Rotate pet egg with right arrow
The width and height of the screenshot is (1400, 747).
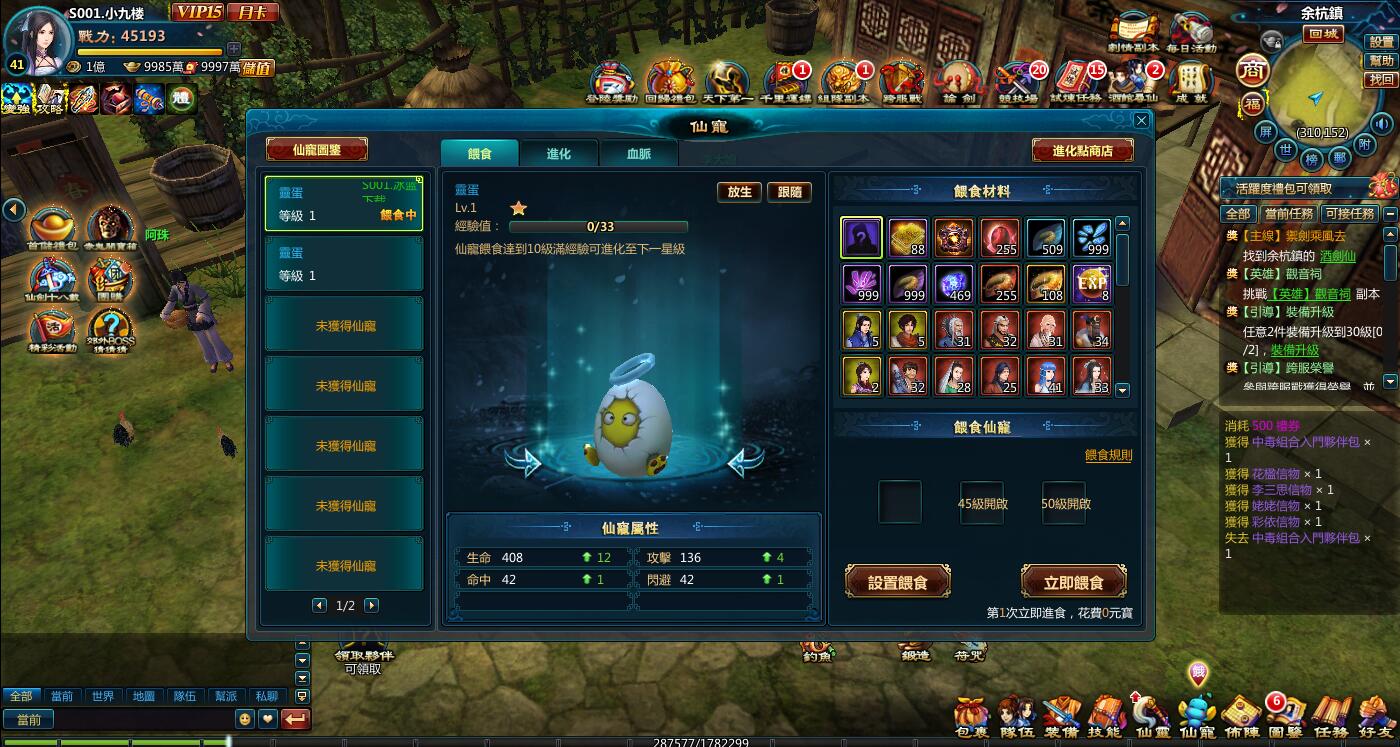click(x=744, y=462)
